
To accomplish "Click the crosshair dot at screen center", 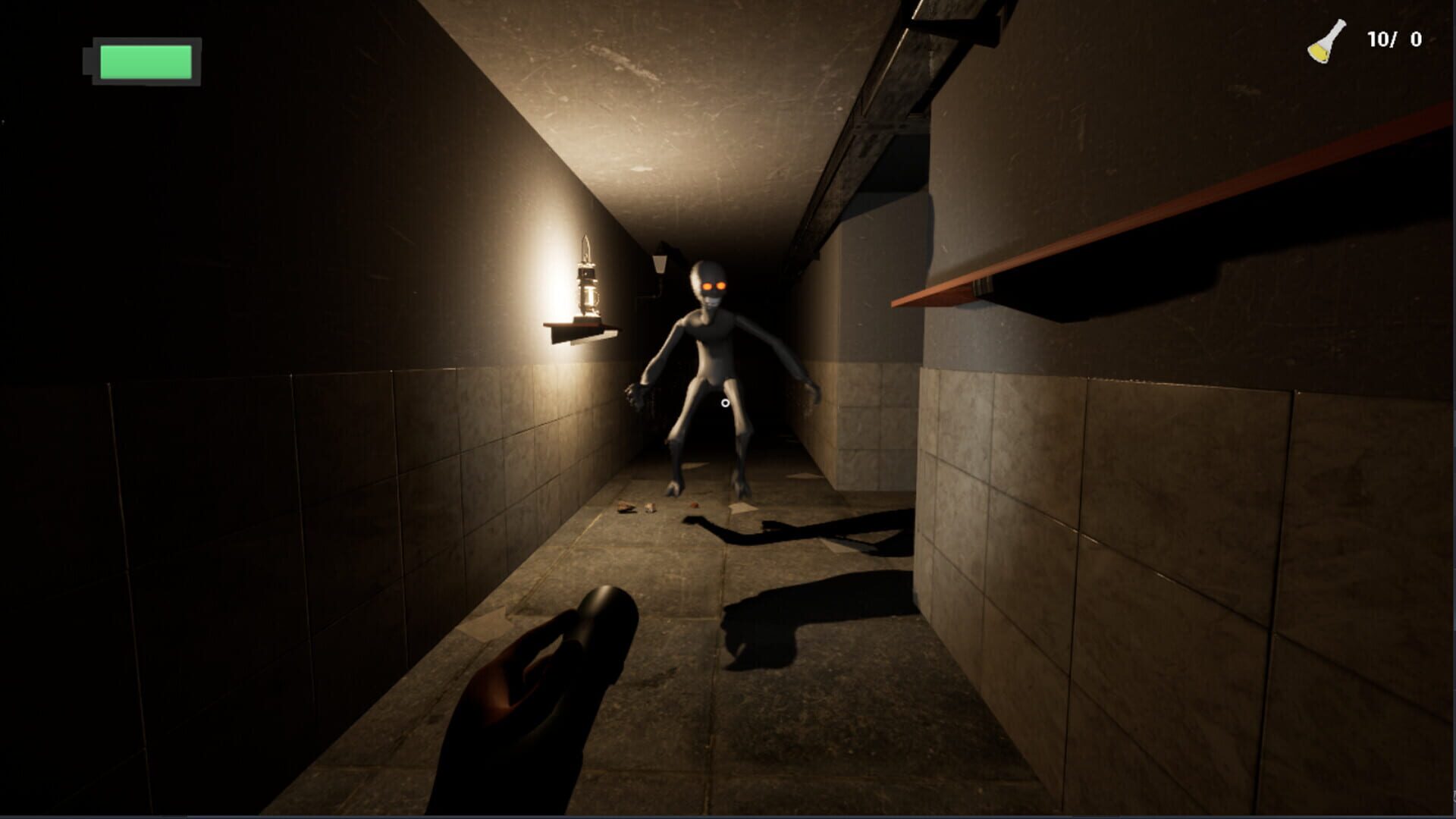I will point(726,404).
